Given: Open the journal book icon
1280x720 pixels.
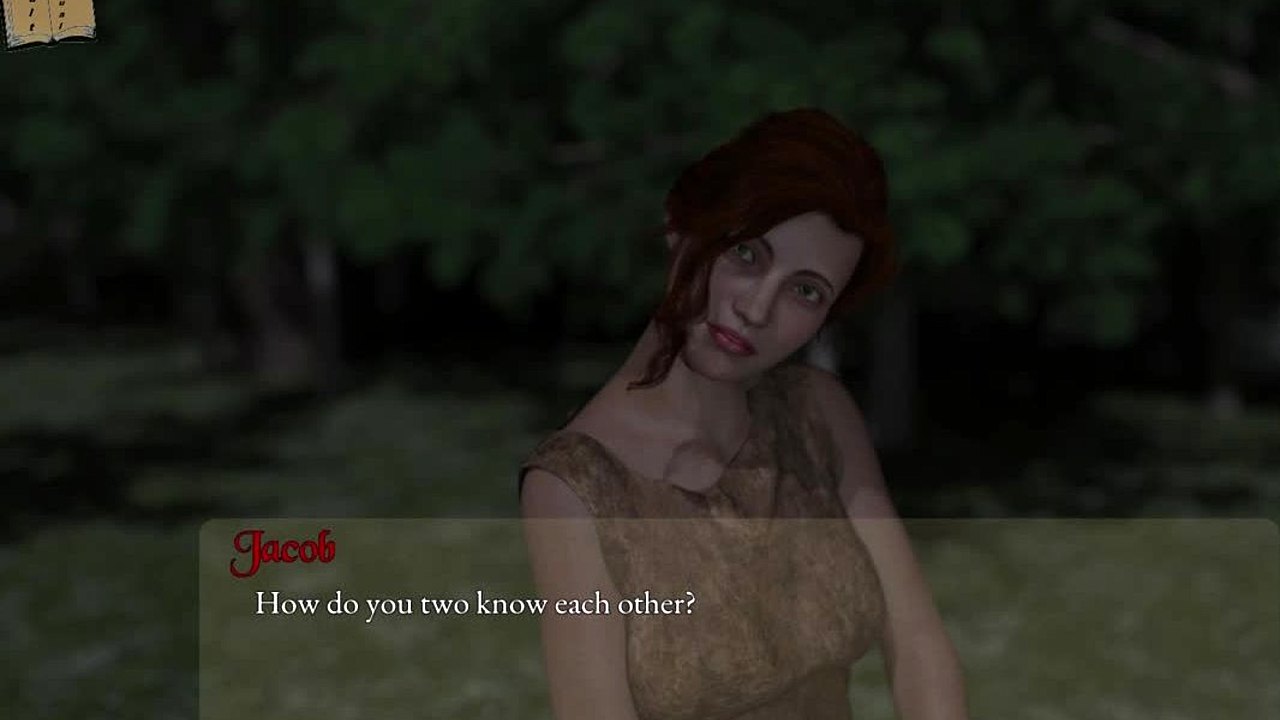Looking at the screenshot, I should [47, 20].
